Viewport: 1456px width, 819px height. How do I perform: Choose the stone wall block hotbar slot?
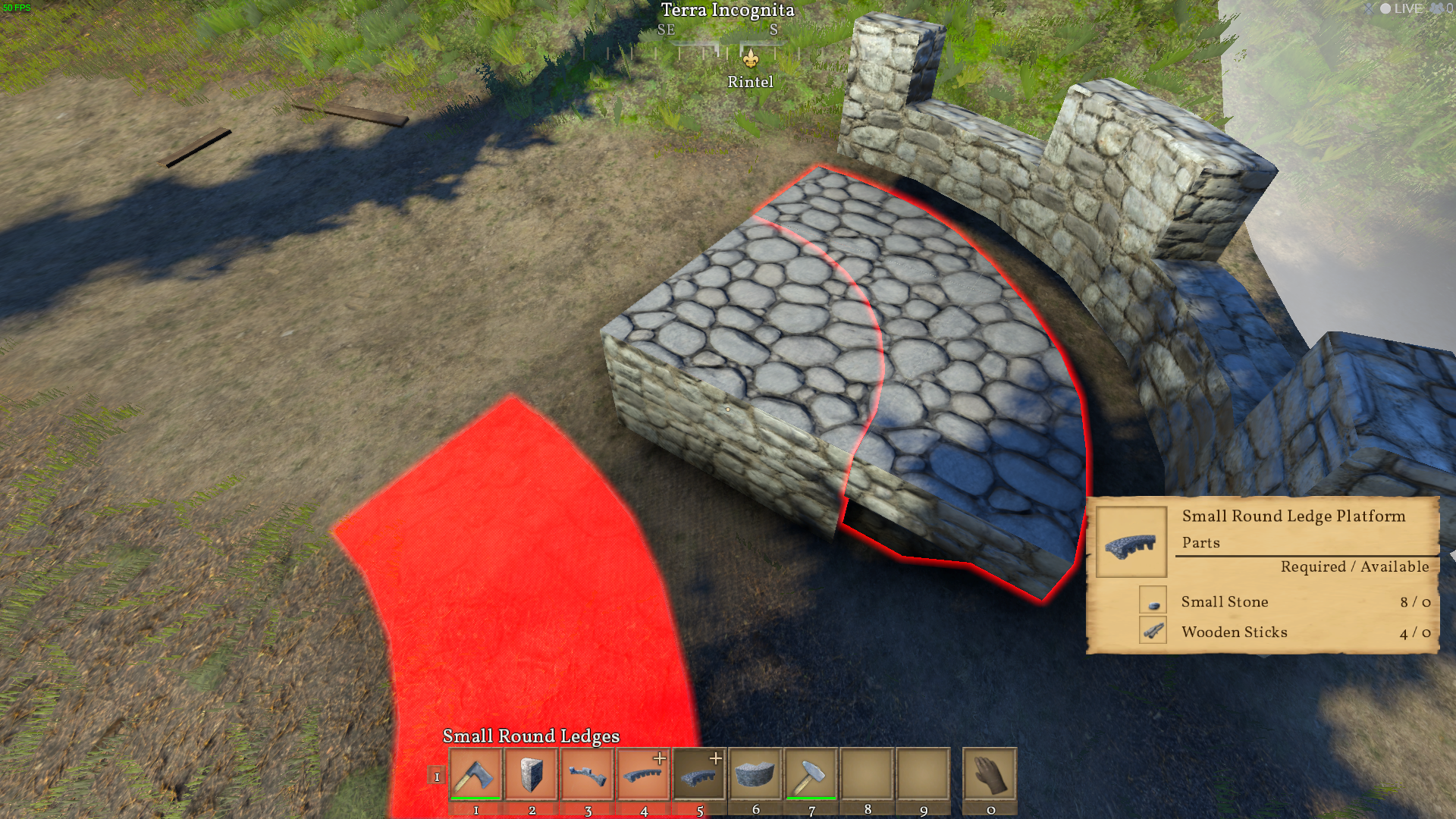click(532, 774)
